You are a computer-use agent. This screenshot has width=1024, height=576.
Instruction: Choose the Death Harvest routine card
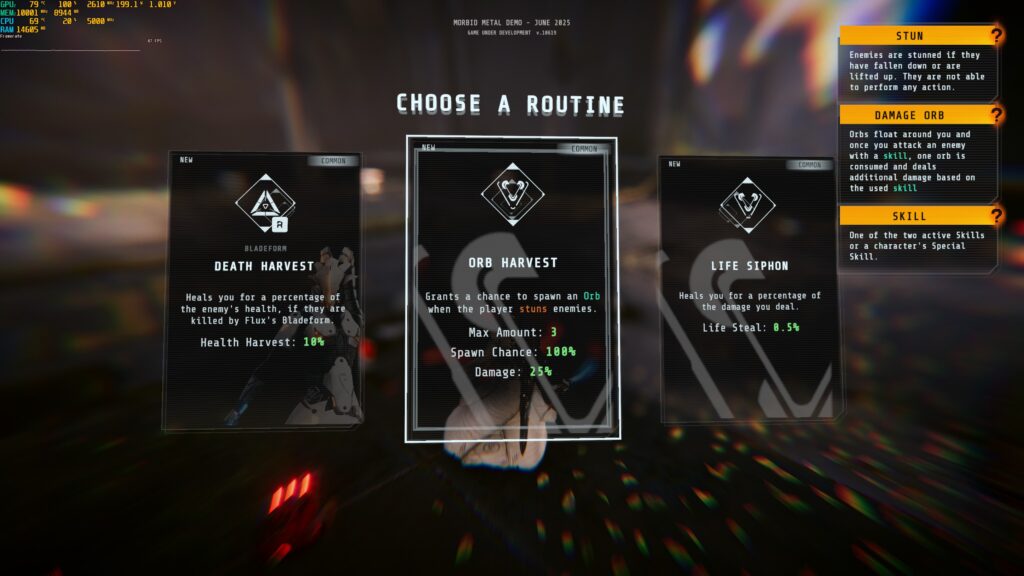(262, 290)
